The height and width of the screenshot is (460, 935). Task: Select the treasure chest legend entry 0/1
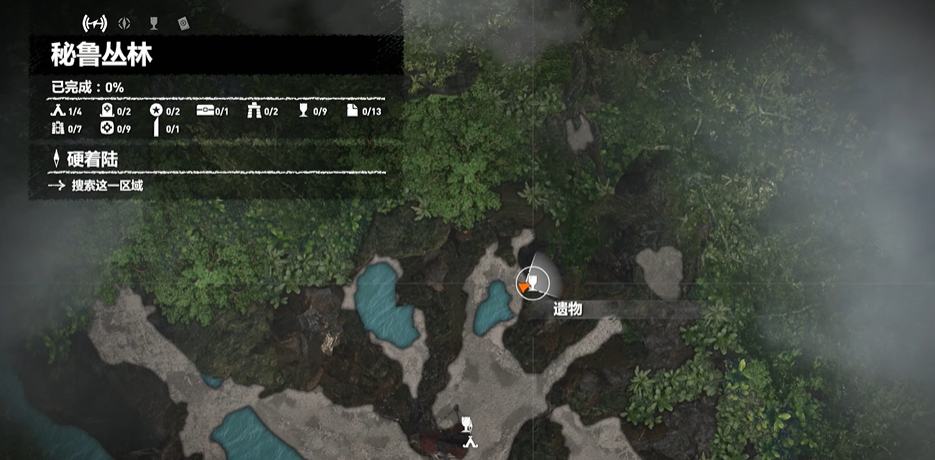(213, 111)
